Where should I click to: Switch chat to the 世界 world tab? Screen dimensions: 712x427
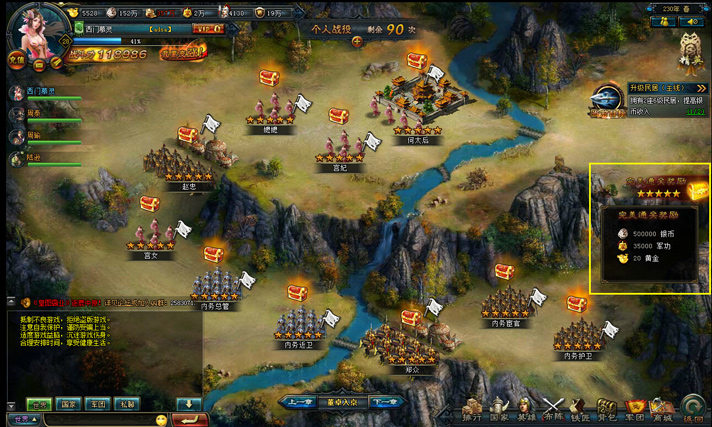[x=38, y=405]
